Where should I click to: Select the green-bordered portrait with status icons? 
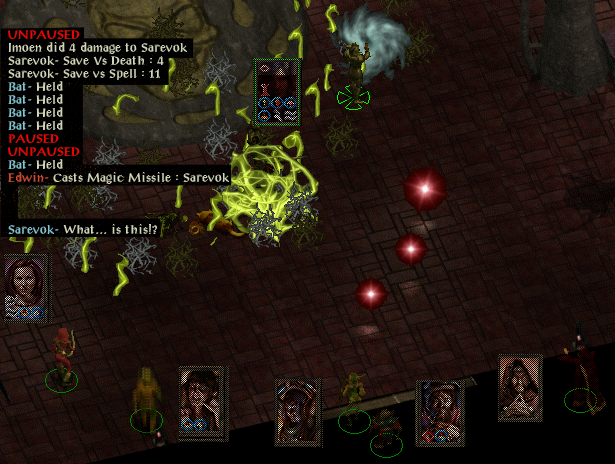tap(277, 92)
